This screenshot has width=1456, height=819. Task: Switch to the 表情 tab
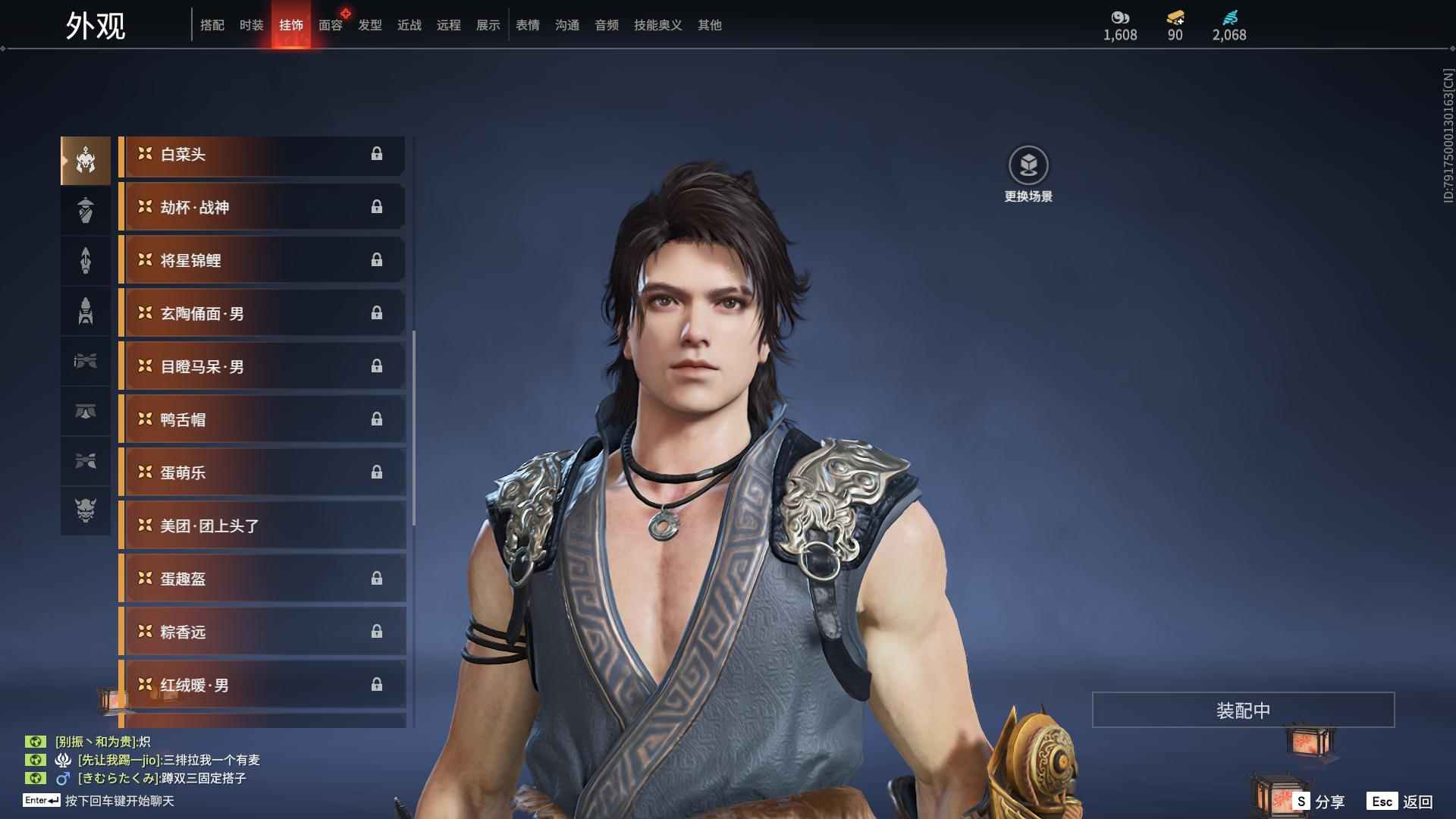click(x=527, y=25)
